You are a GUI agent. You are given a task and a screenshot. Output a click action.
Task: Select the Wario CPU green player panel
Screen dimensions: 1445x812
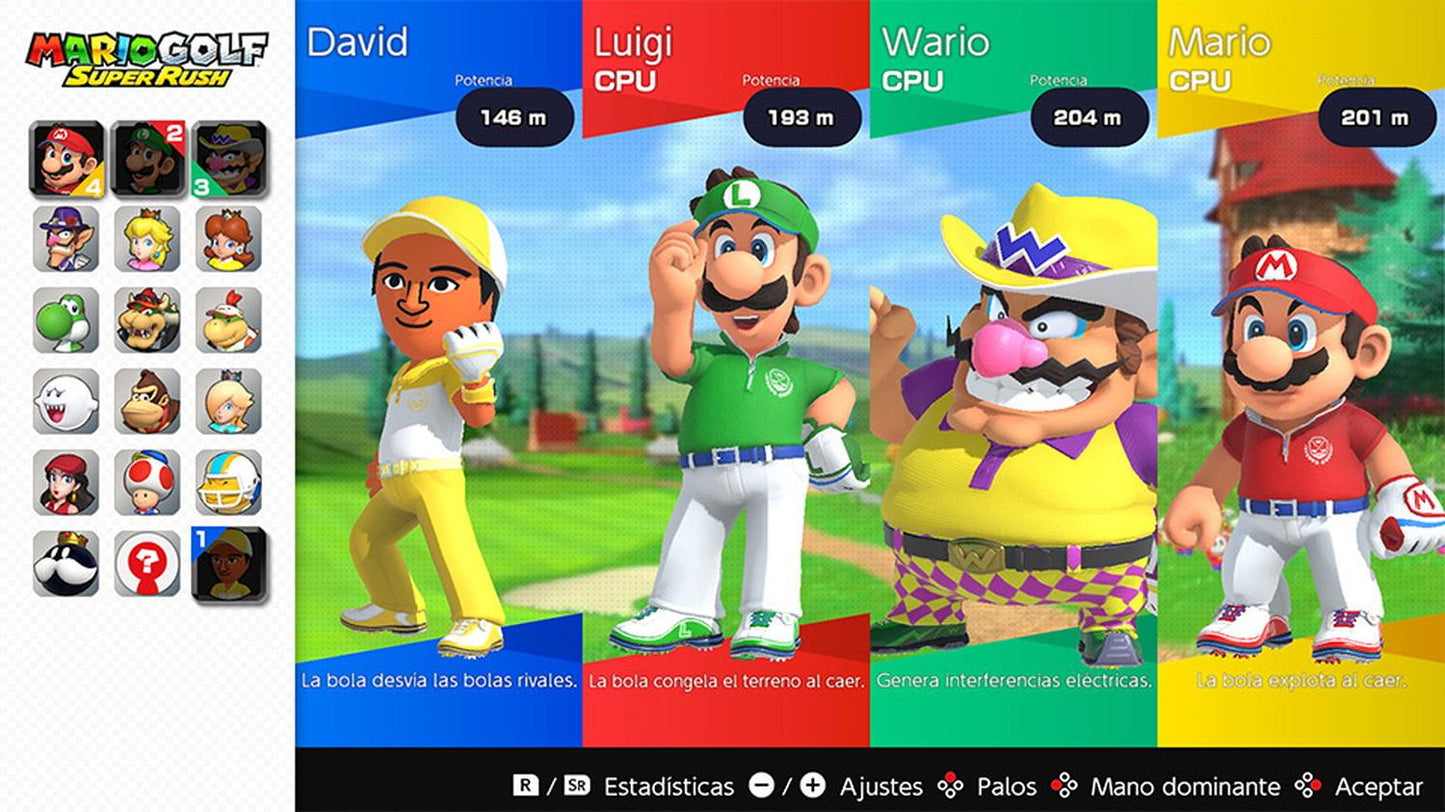(1013, 400)
